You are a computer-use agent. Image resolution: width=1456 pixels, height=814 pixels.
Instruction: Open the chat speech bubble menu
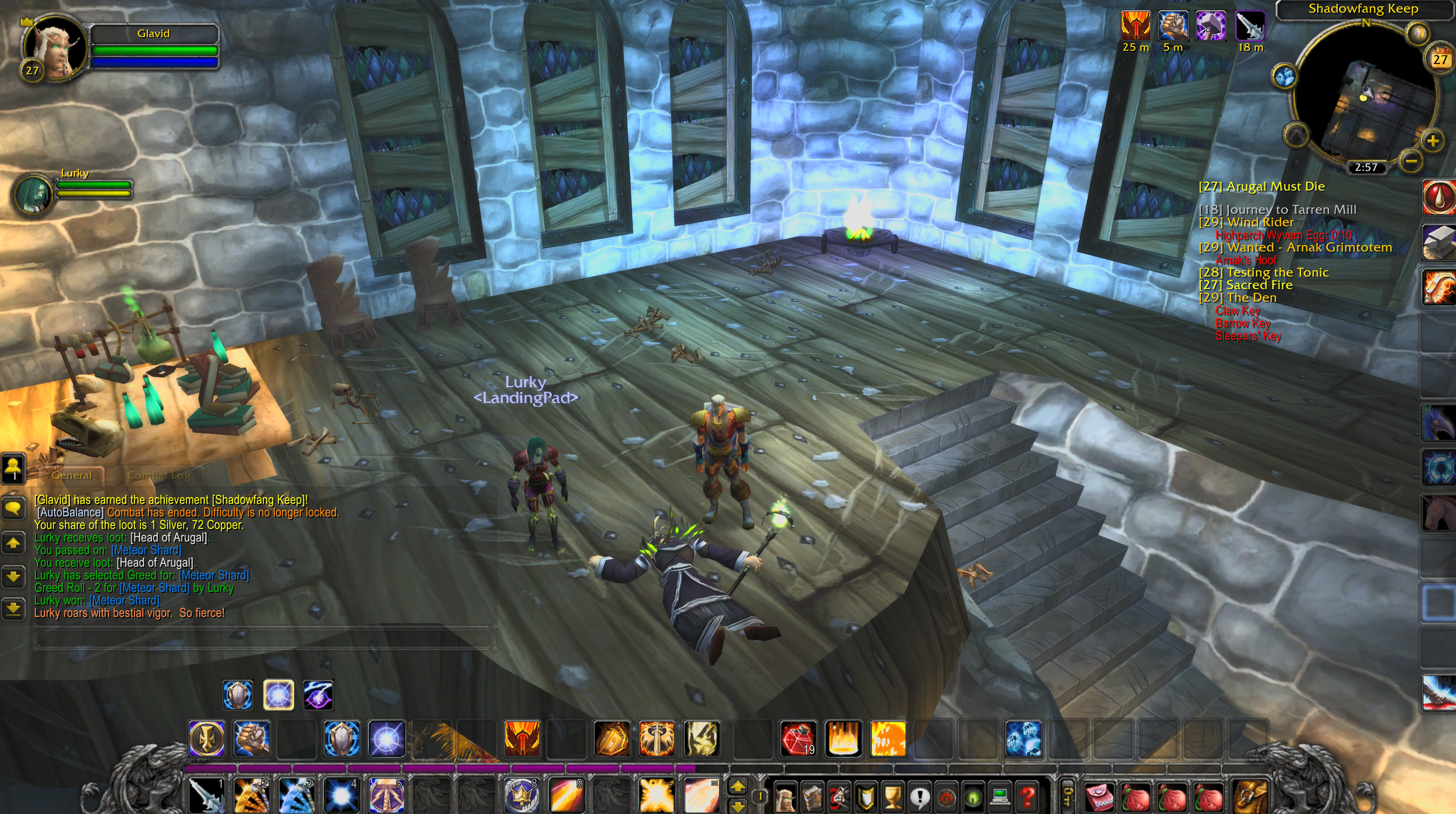(x=14, y=509)
